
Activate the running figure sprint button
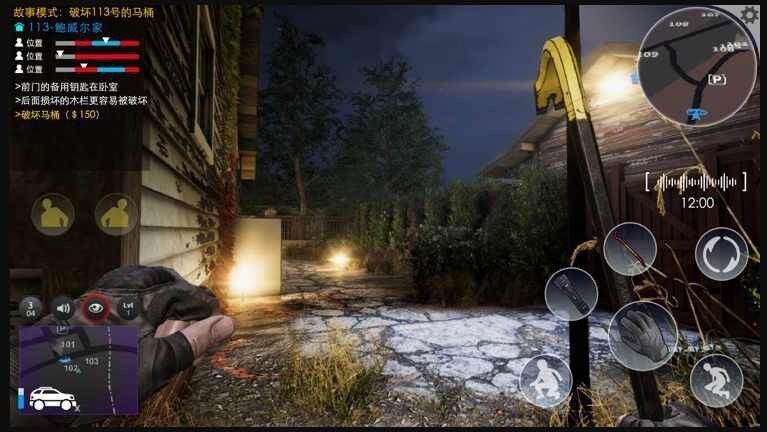click(x=716, y=380)
